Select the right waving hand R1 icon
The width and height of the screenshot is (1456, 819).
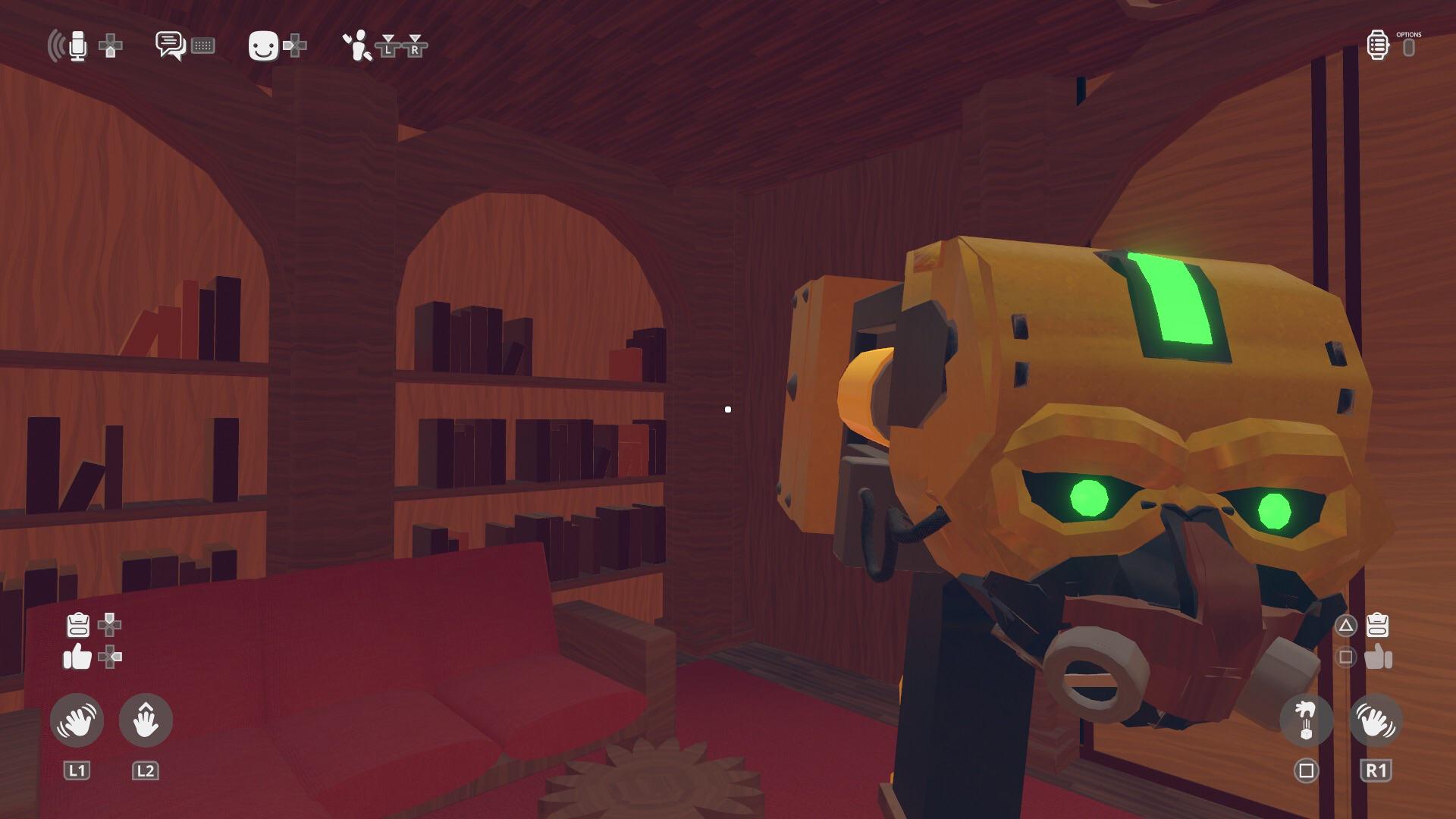1376,720
